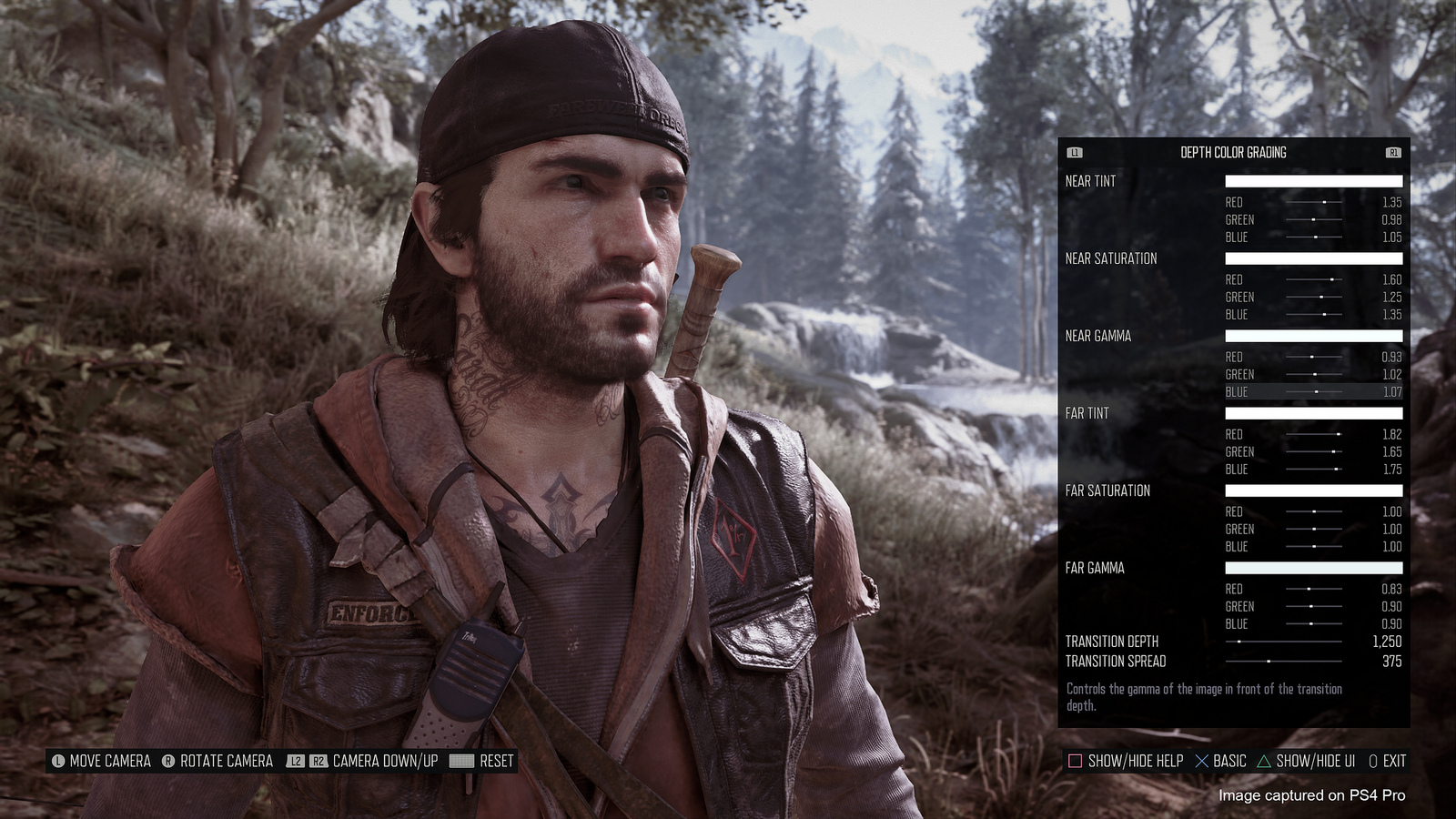Click the R1 shoulder button icon

[x=1394, y=152]
